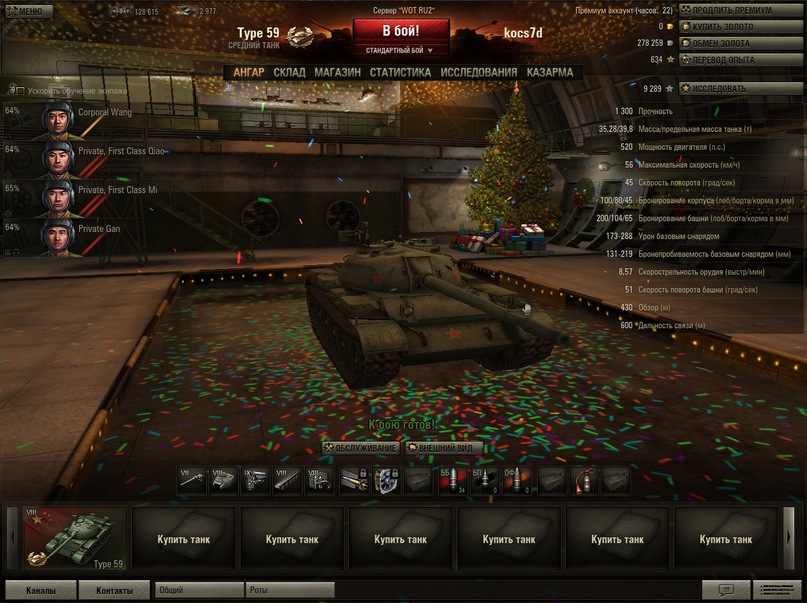Show the 'Статистика' tab
This screenshot has width=807, height=603.
tap(400, 72)
